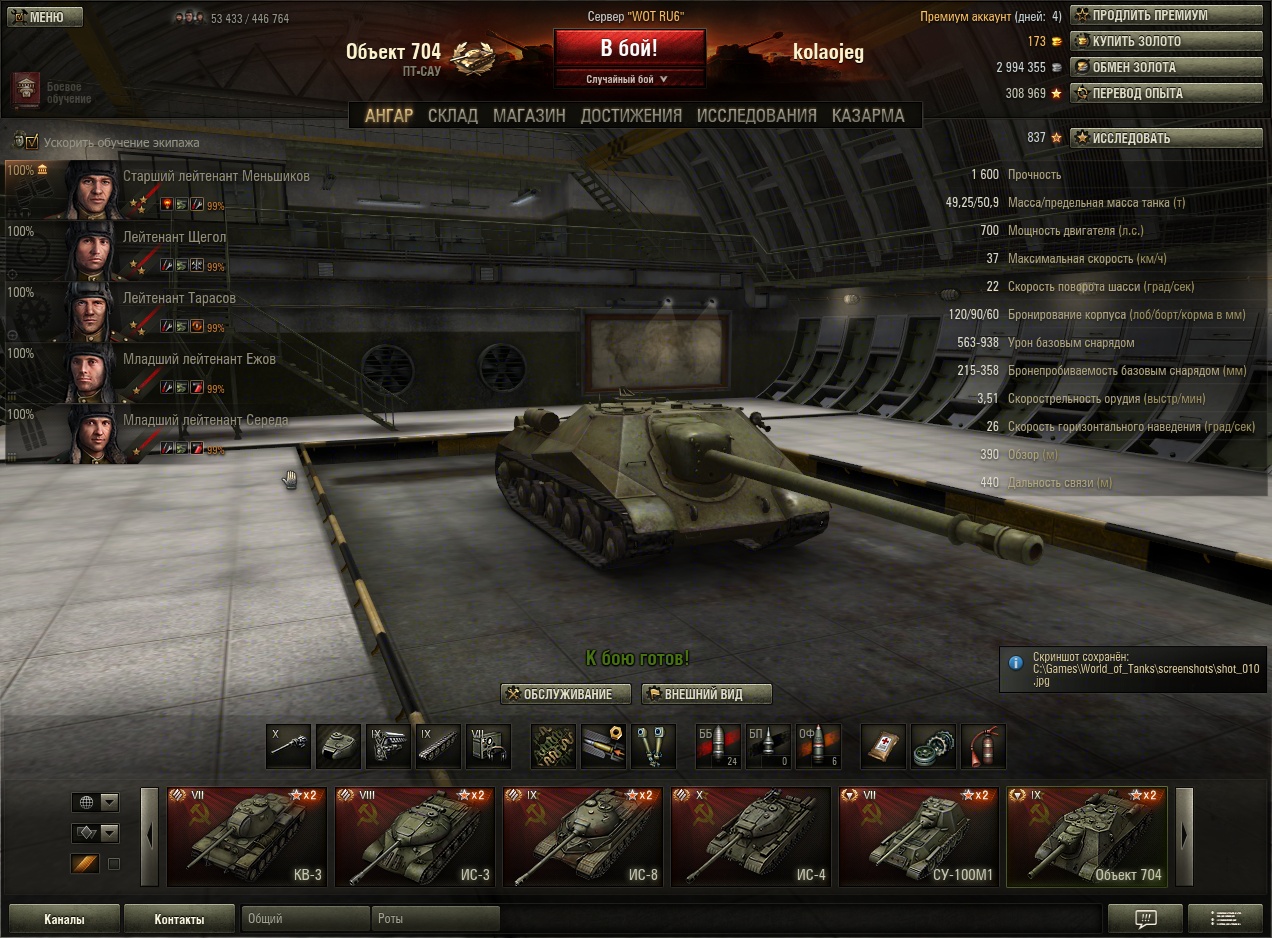1272x938 pixels.
Task: Open the МЕНЮ button
Action: [43, 17]
